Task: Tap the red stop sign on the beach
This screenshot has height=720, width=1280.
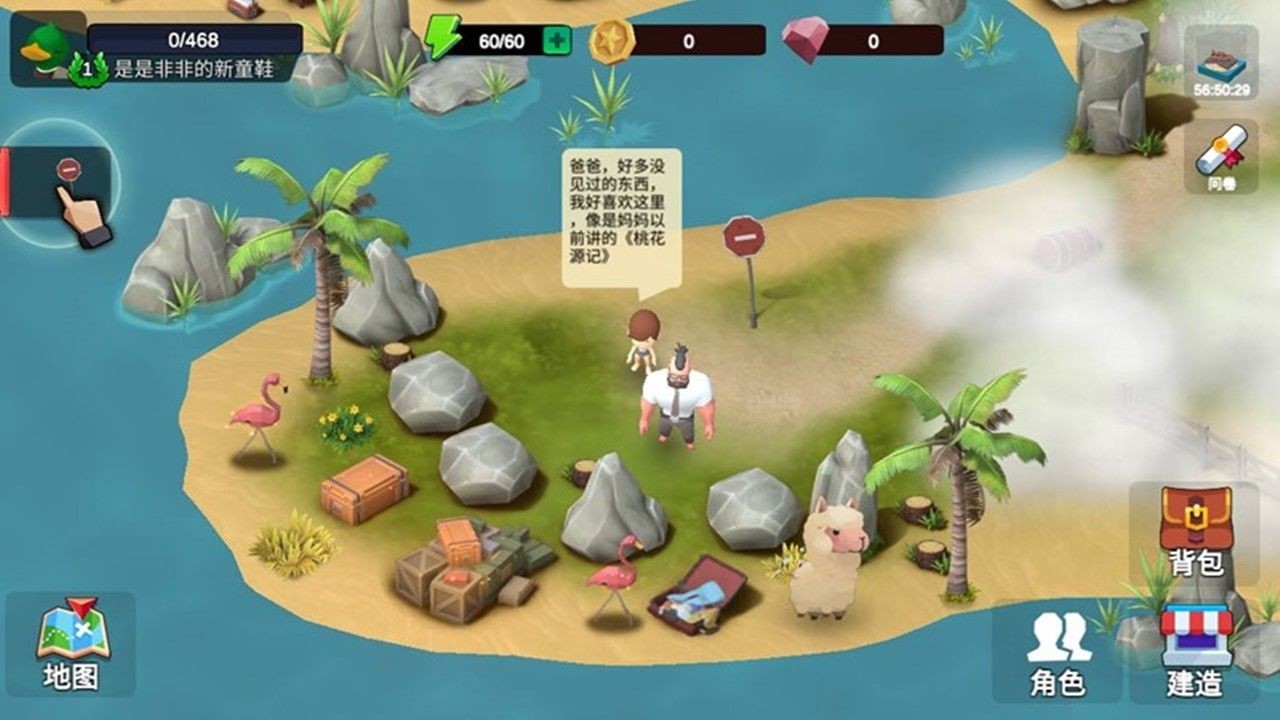Action: (x=743, y=238)
